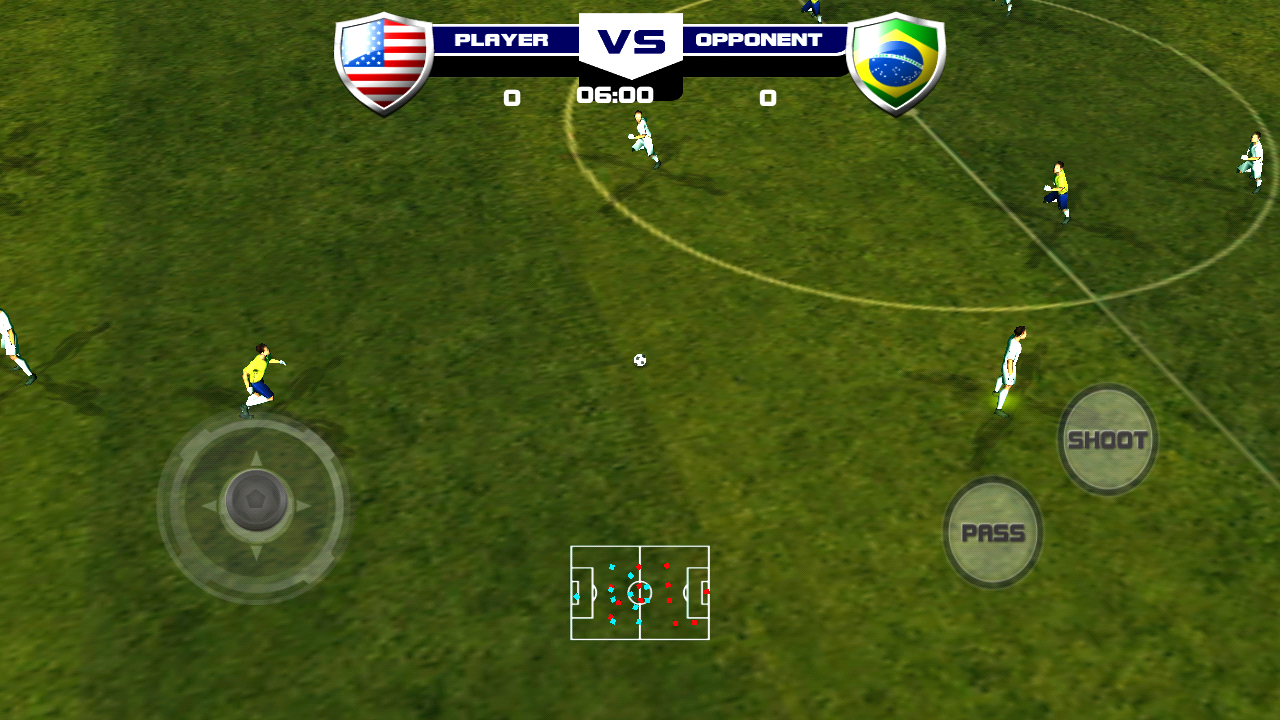Tap the PLAYER team name label
This screenshot has height=720, width=1280.
[502, 39]
